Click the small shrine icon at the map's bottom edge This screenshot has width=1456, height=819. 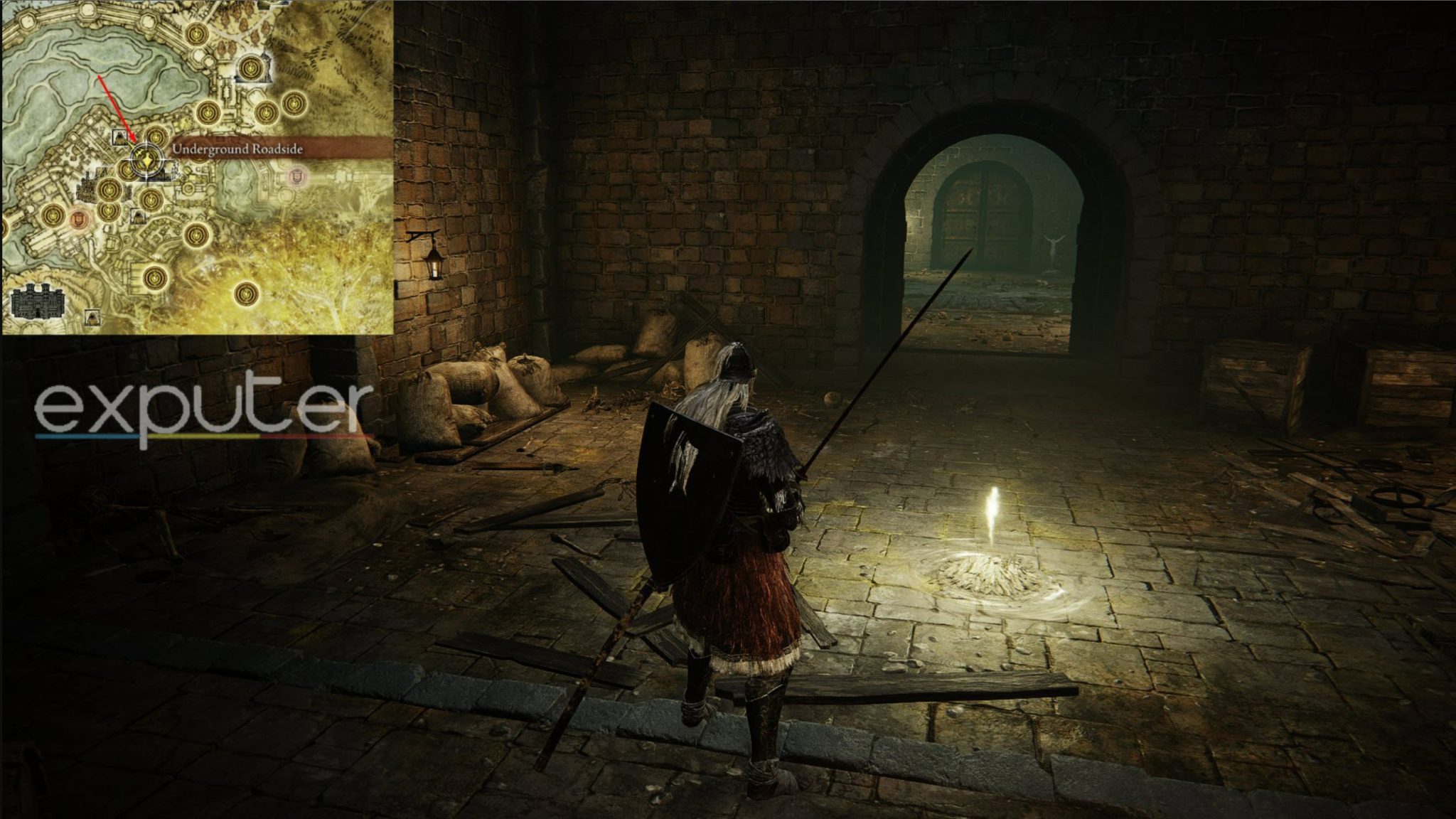pyautogui.click(x=92, y=316)
